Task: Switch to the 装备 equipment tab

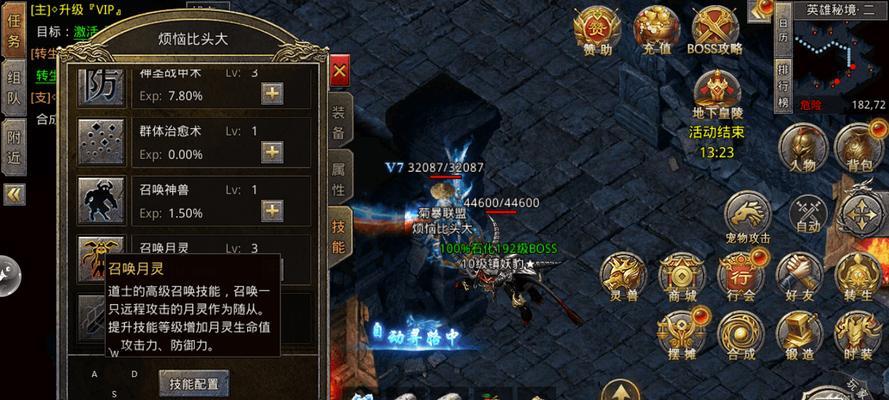Action: [339, 122]
